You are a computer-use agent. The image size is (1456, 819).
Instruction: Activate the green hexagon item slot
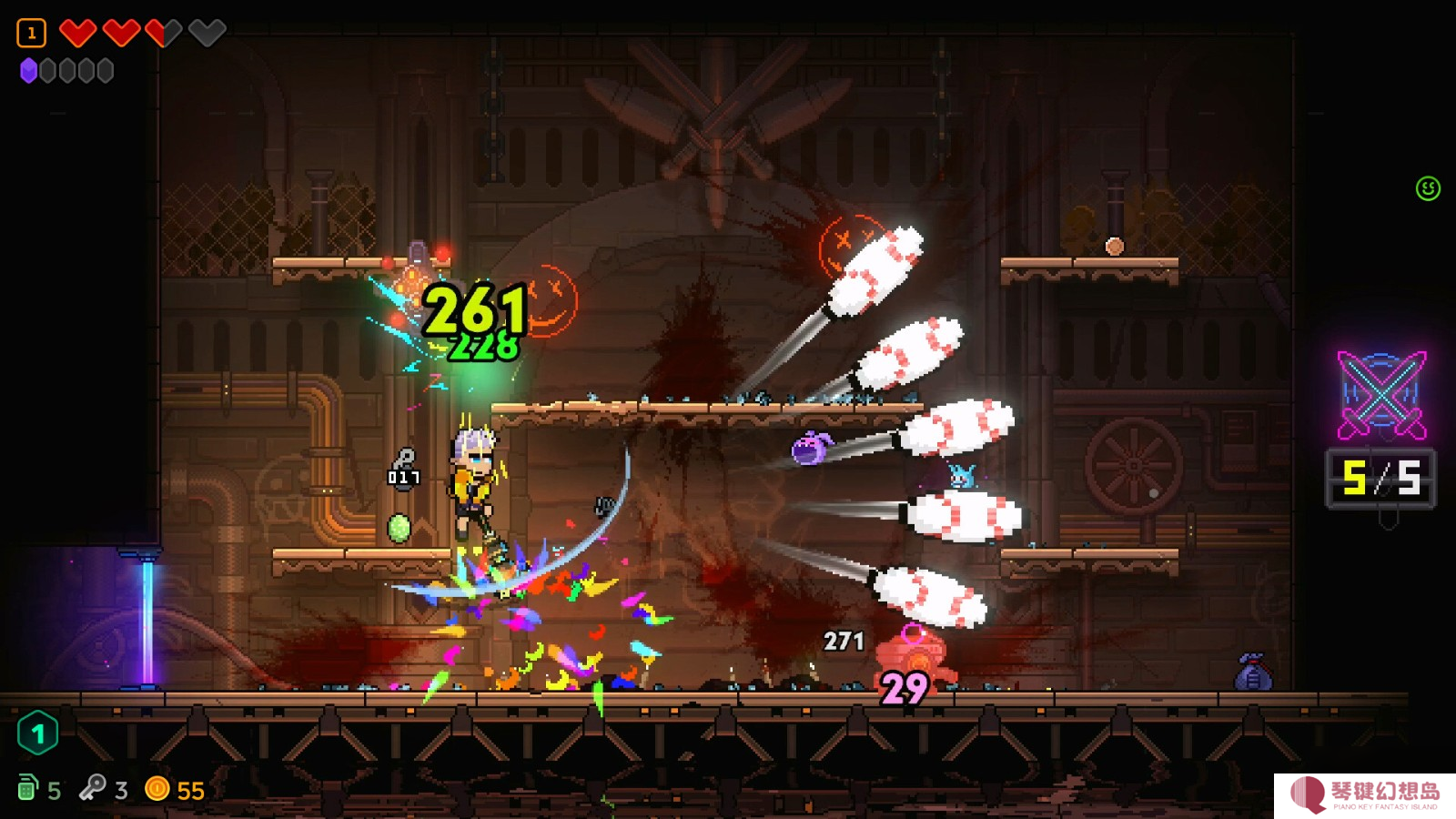coord(37,733)
